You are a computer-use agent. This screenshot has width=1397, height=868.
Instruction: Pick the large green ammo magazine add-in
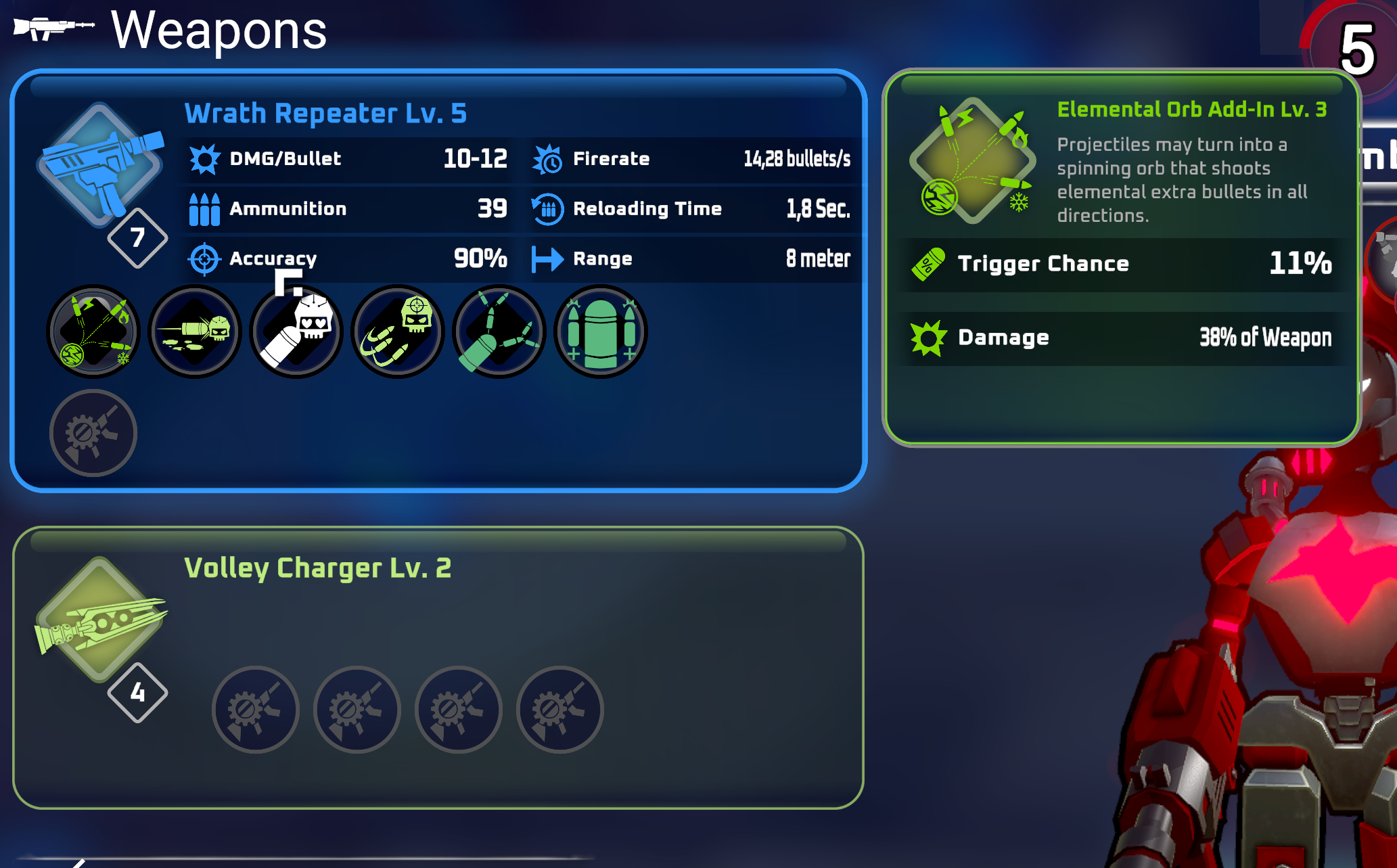pyautogui.click(x=601, y=332)
